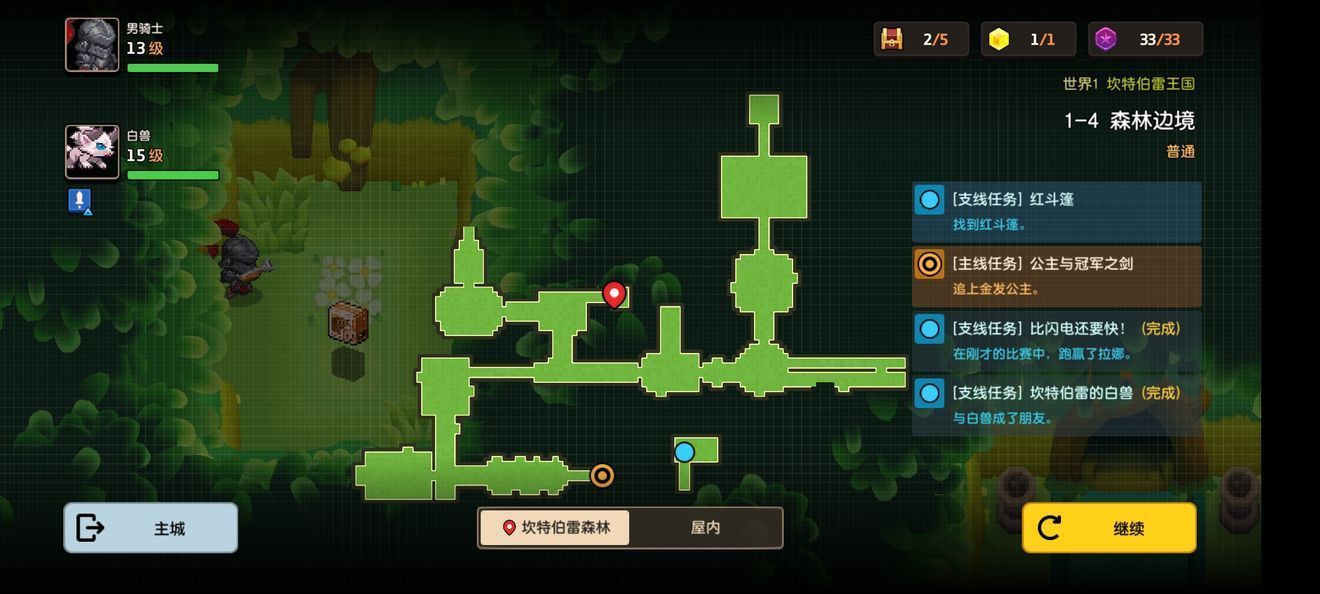Tap the treasure chest counter icon
Screen dimensions: 1320x594
pos(891,39)
